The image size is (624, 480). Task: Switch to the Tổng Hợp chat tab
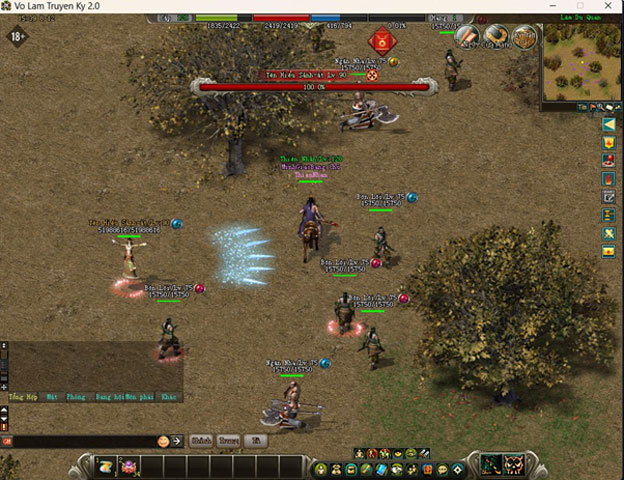(x=22, y=396)
